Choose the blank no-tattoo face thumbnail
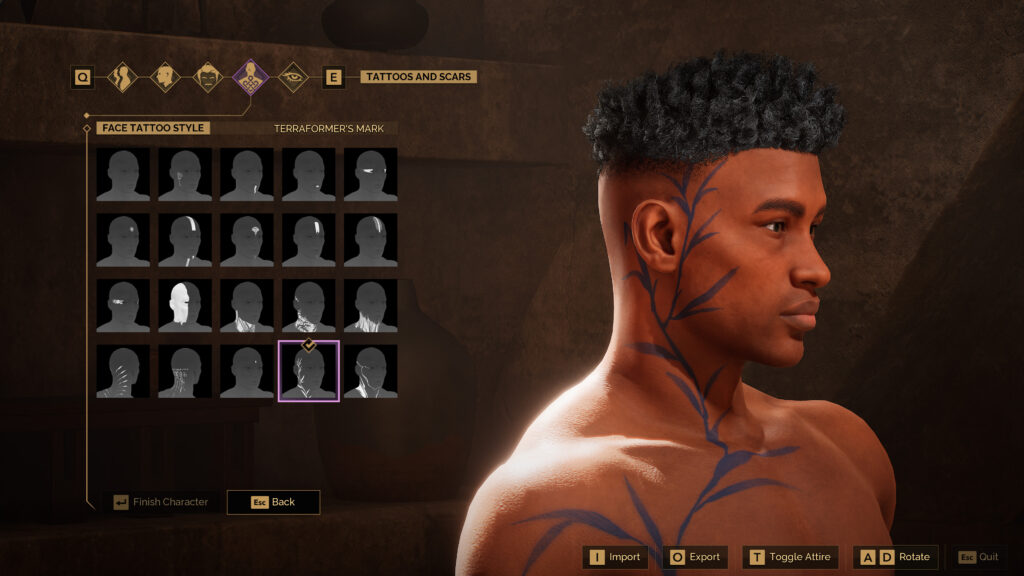This screenshot has width=1024, height=576. pyautogui.click(x=123, y=175)
